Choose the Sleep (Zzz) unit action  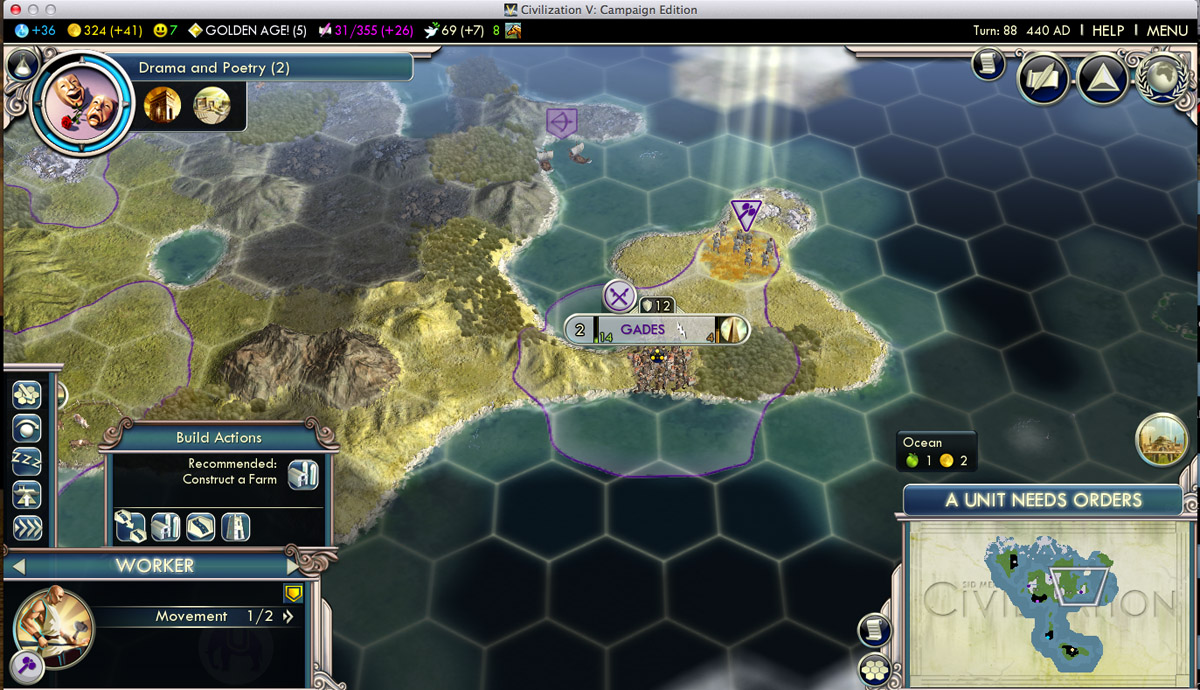tap(27, 461)
